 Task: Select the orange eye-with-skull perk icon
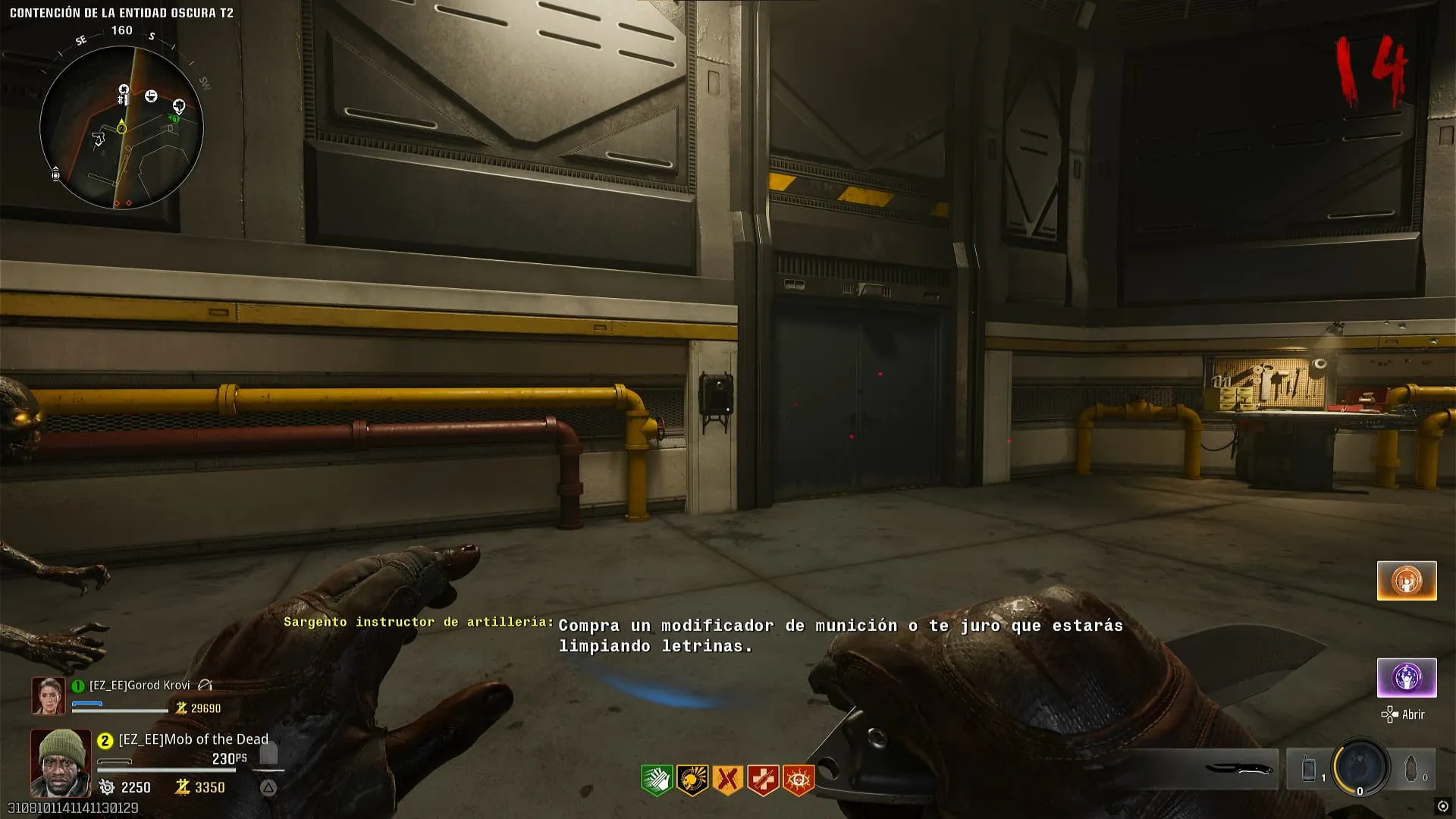tap(798, 780)
